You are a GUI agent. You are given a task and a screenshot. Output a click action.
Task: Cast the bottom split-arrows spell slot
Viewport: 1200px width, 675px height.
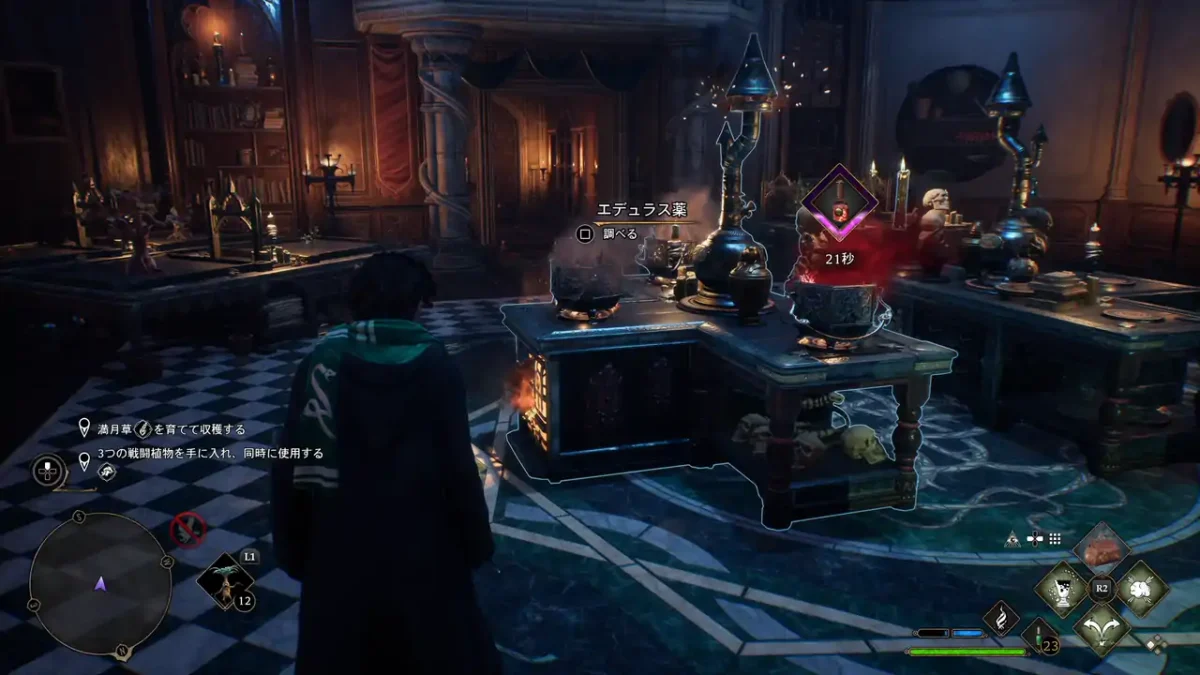click(1101, 627)
